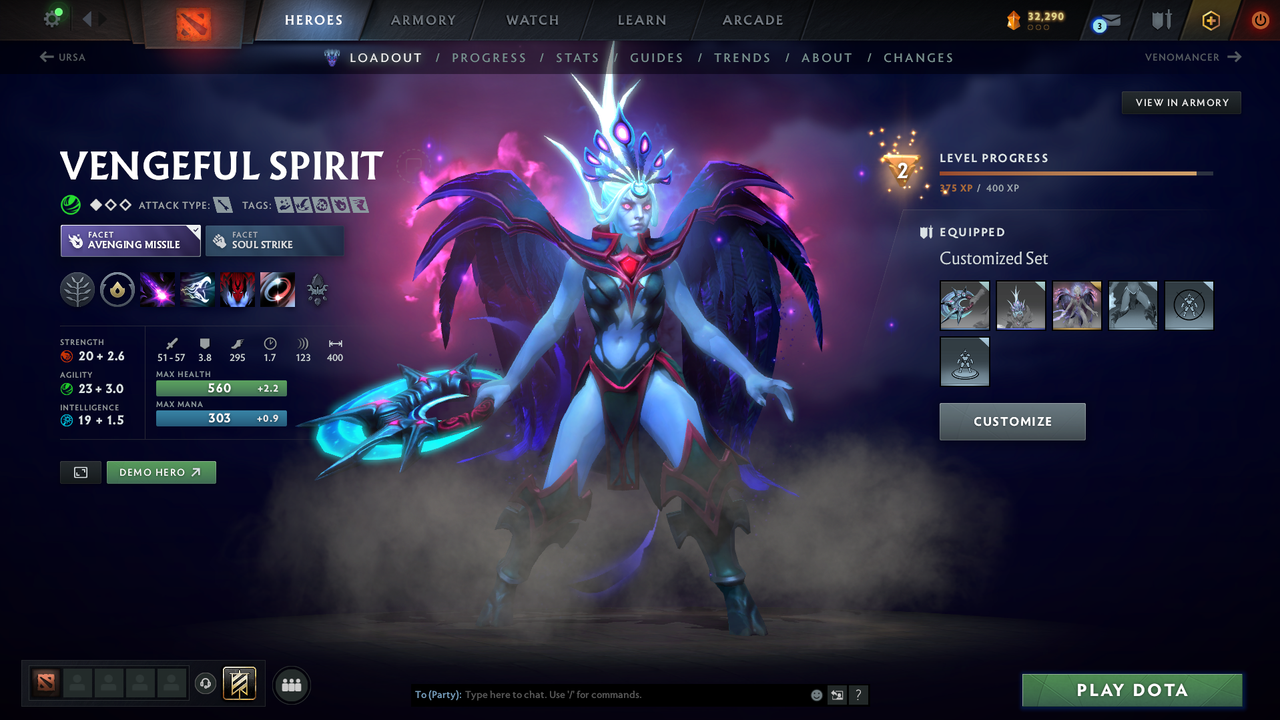Select the Avenging Missile facet
Screen dimensions: 1280x720
pos(130,240)
